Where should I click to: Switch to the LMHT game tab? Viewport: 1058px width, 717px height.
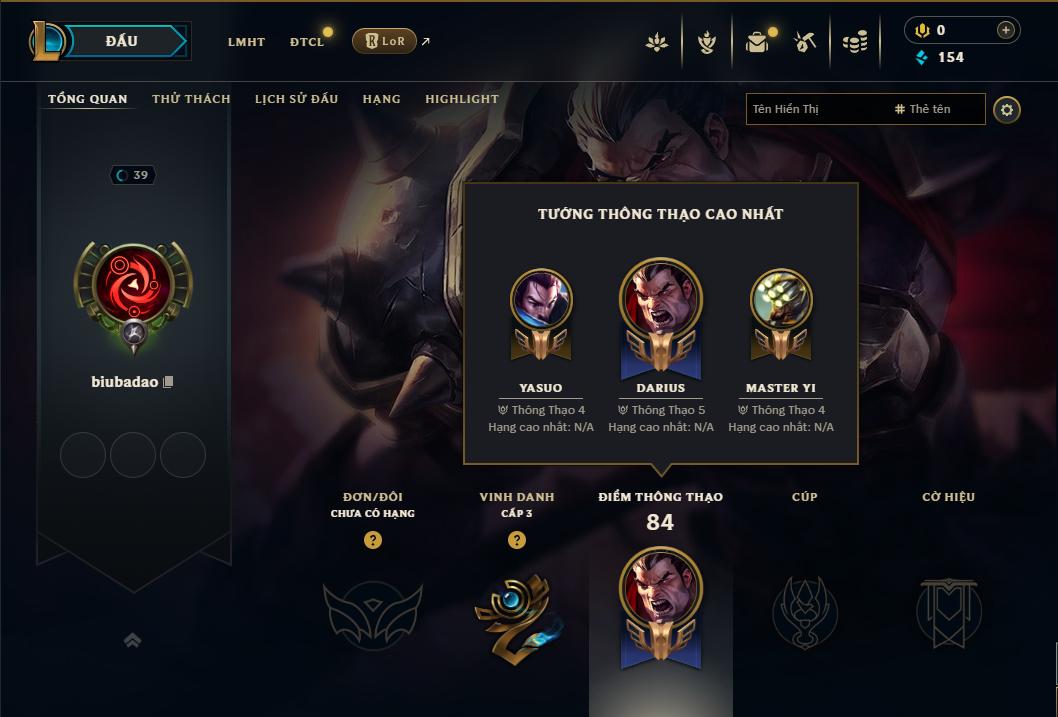point(246,42)
